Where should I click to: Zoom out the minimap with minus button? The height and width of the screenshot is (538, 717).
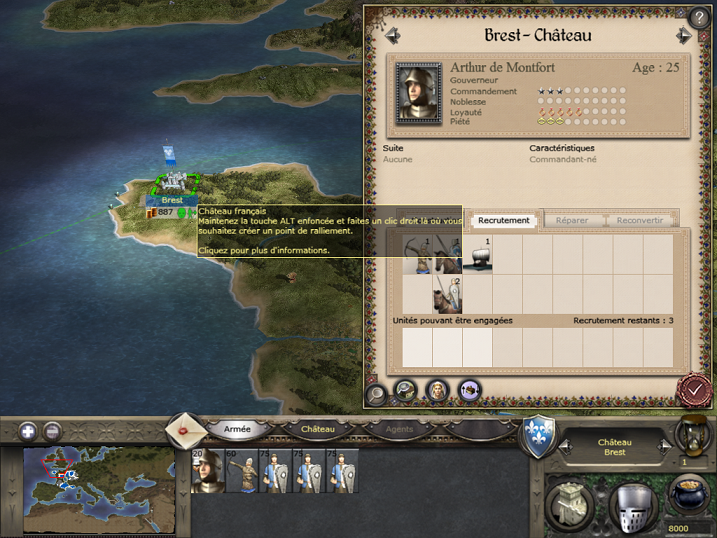(x=52, y=432)
